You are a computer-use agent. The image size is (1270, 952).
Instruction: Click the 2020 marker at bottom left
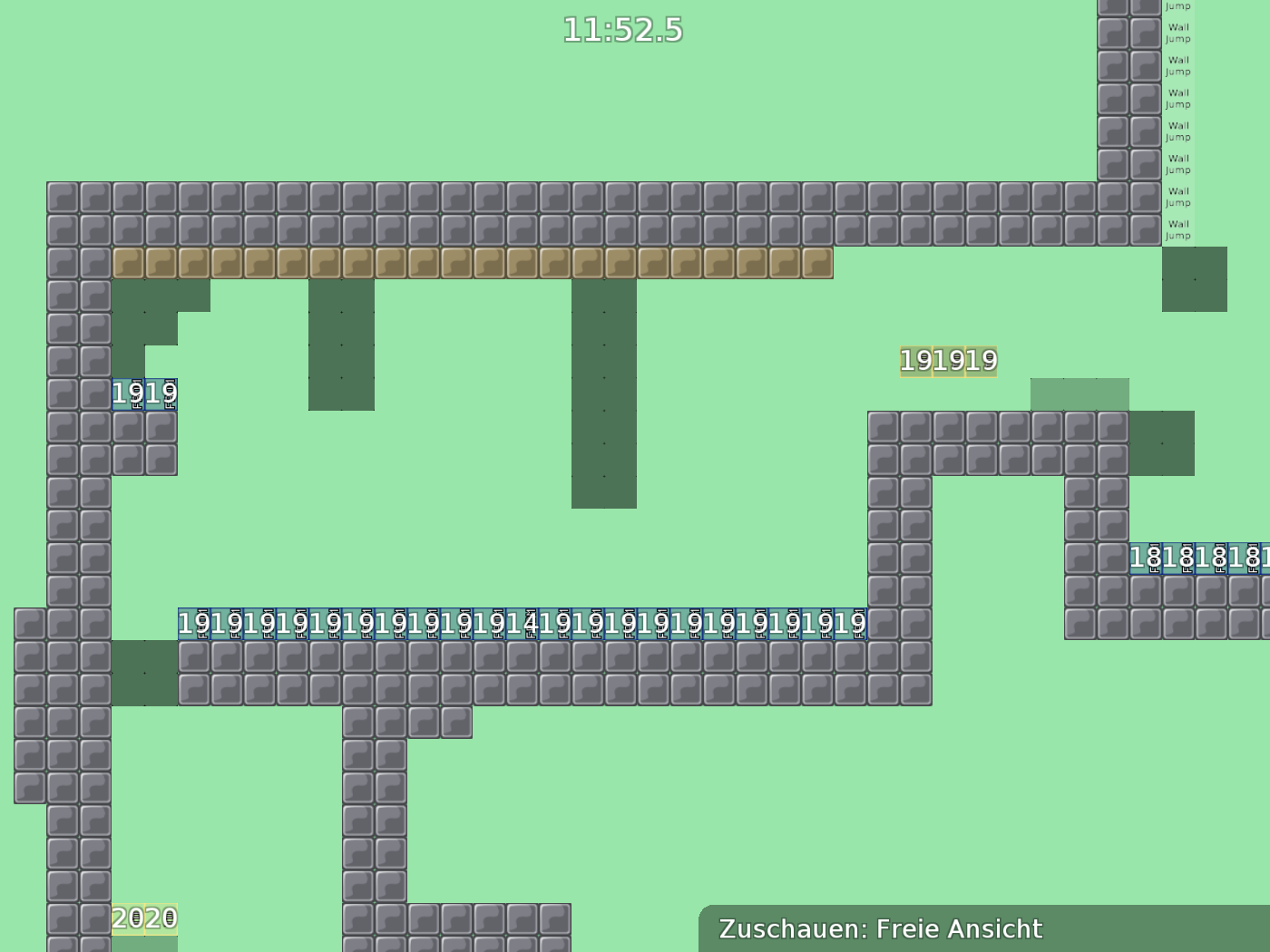tap(145, 918)
